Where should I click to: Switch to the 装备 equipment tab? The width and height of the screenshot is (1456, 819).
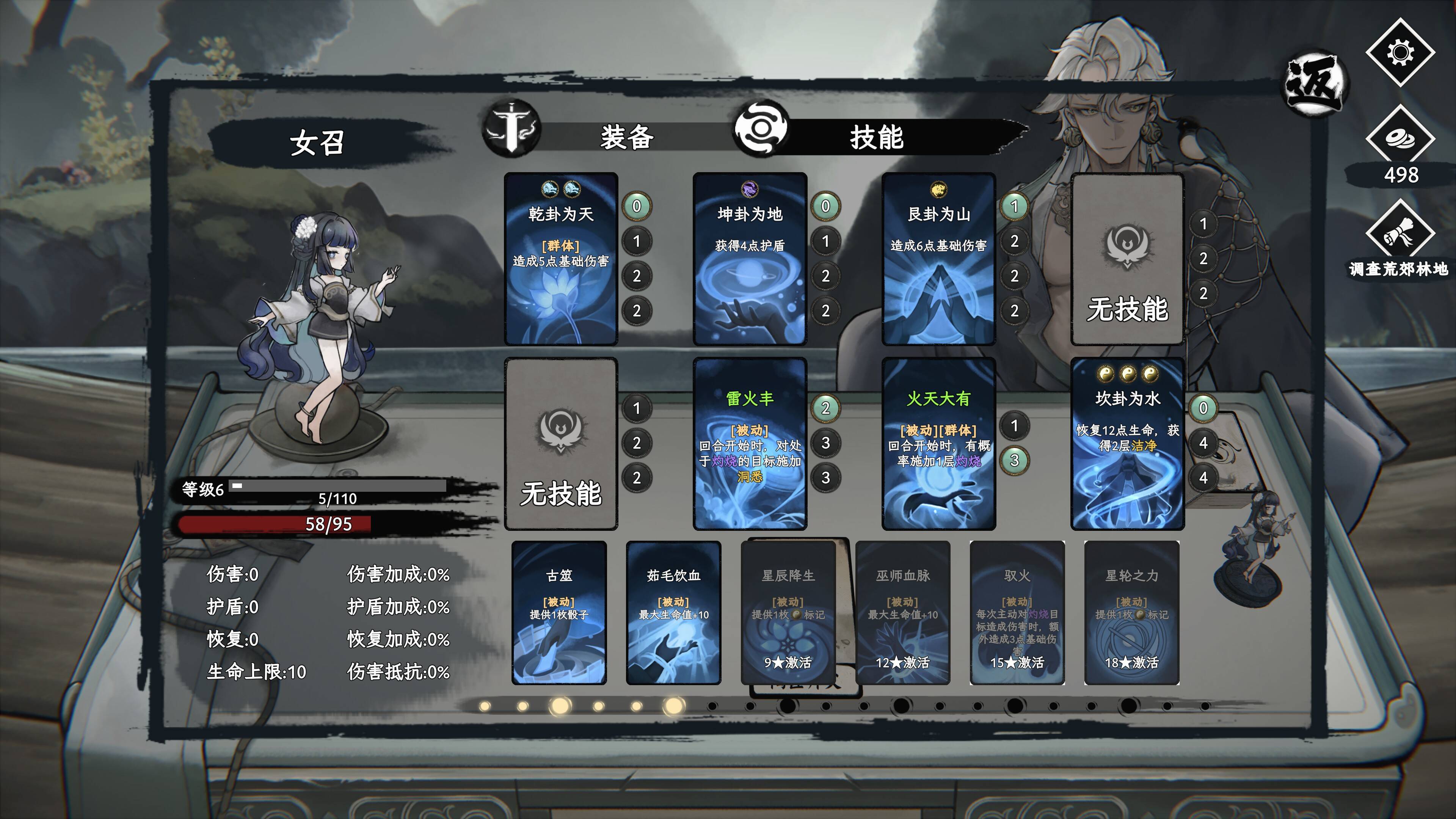(x=626, y=137)
